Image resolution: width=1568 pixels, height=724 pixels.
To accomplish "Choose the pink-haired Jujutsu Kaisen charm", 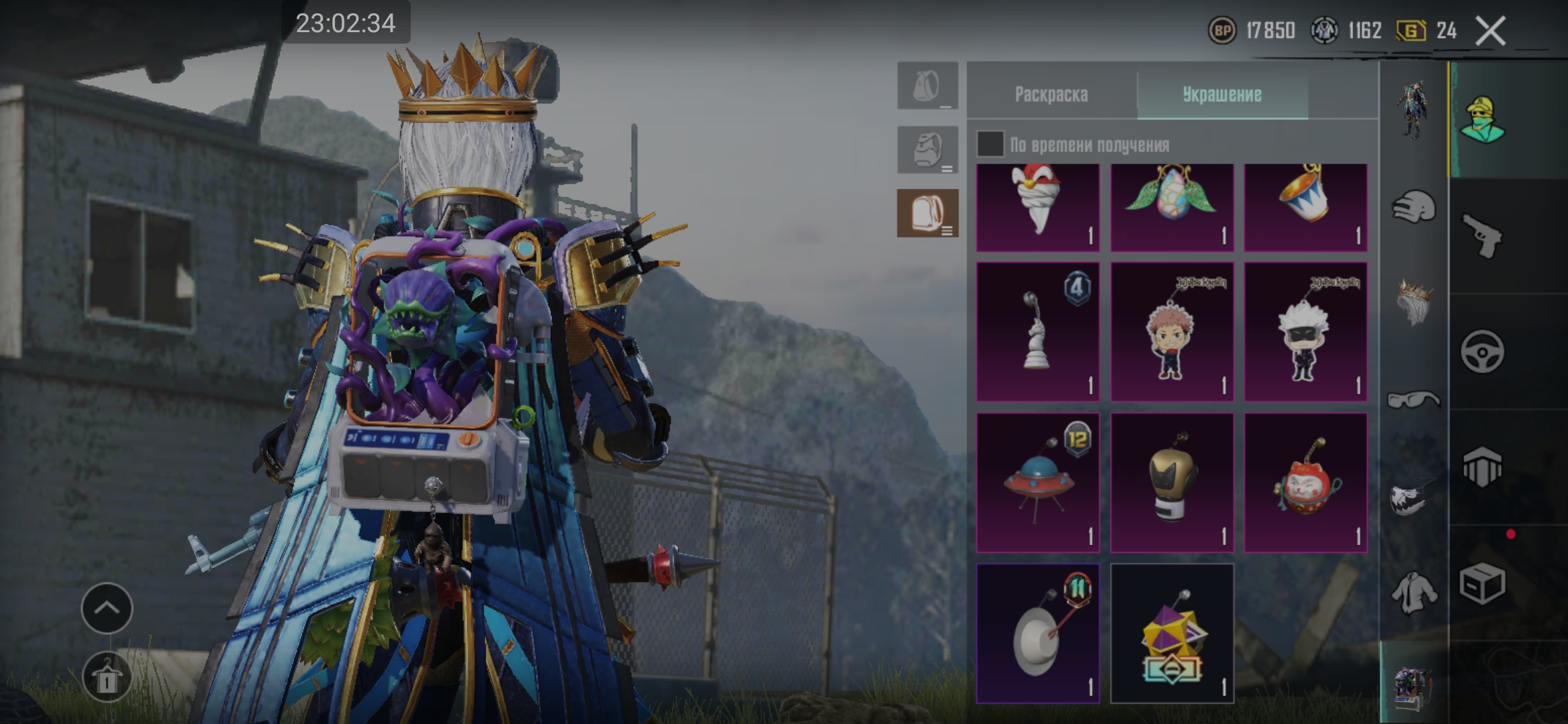I will 1171,332.
